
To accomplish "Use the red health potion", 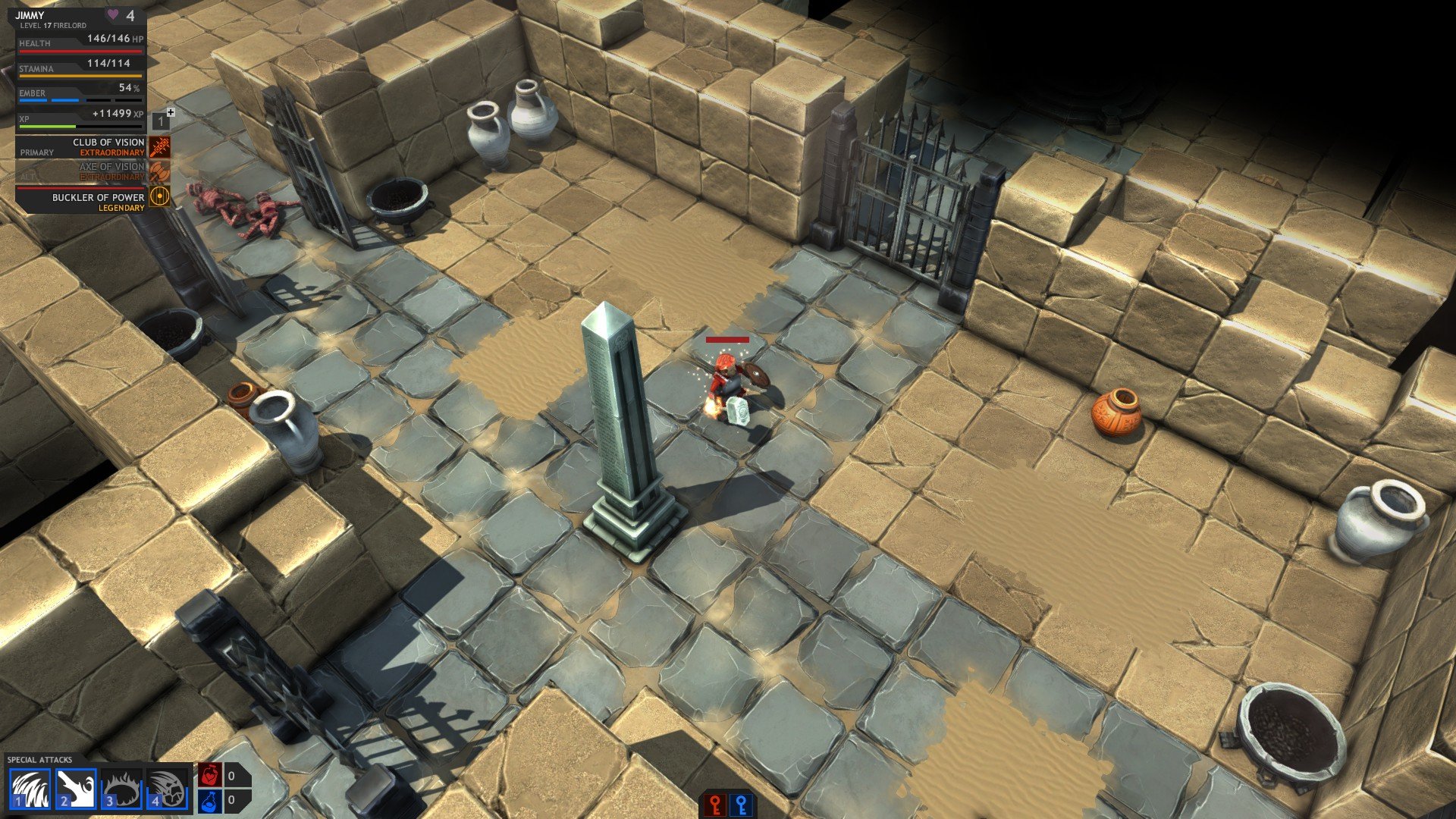I will pyautogui.click(x=210, y=775).
